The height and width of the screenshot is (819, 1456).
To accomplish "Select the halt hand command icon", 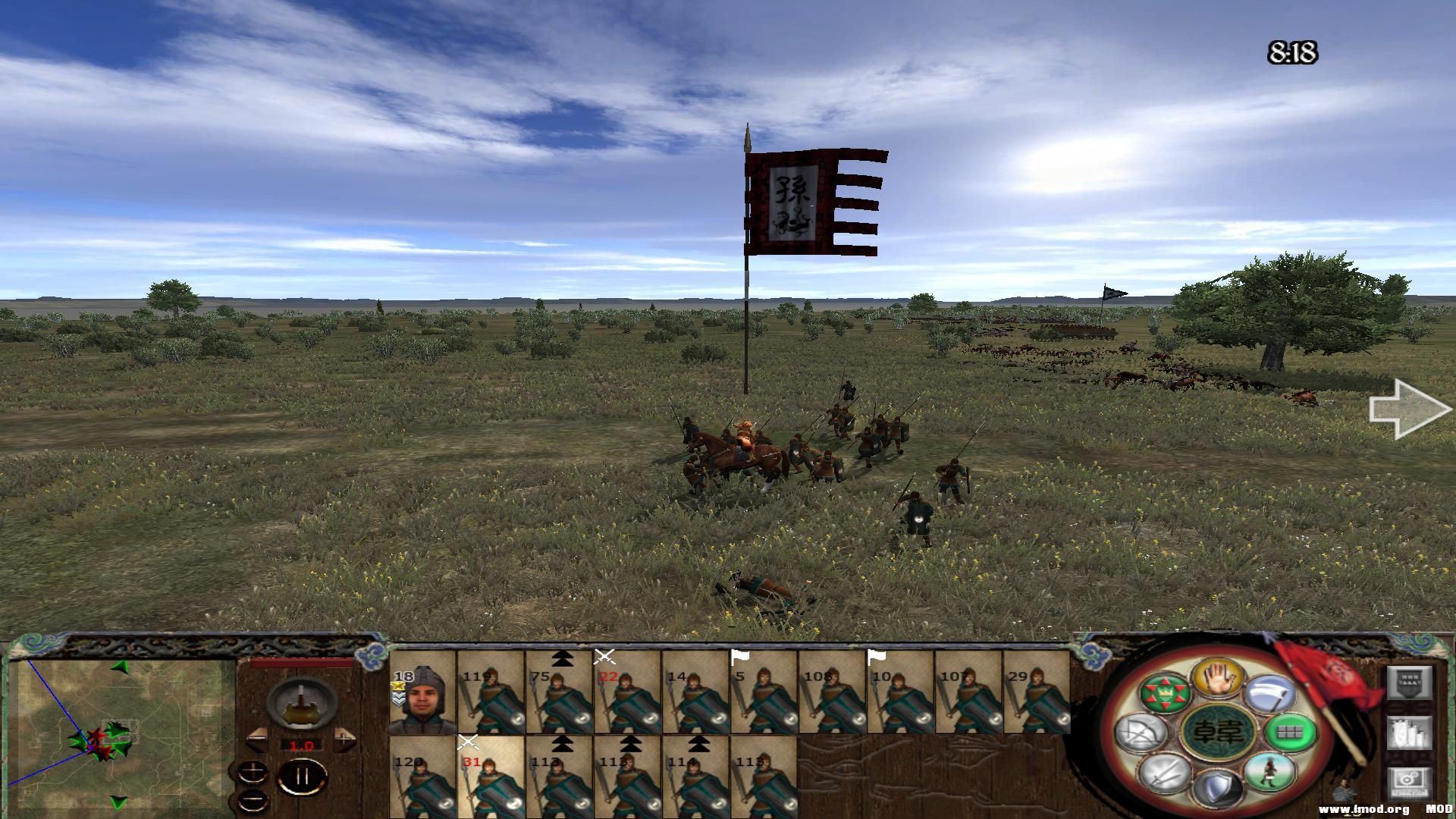I will [x=1218, y=679].
